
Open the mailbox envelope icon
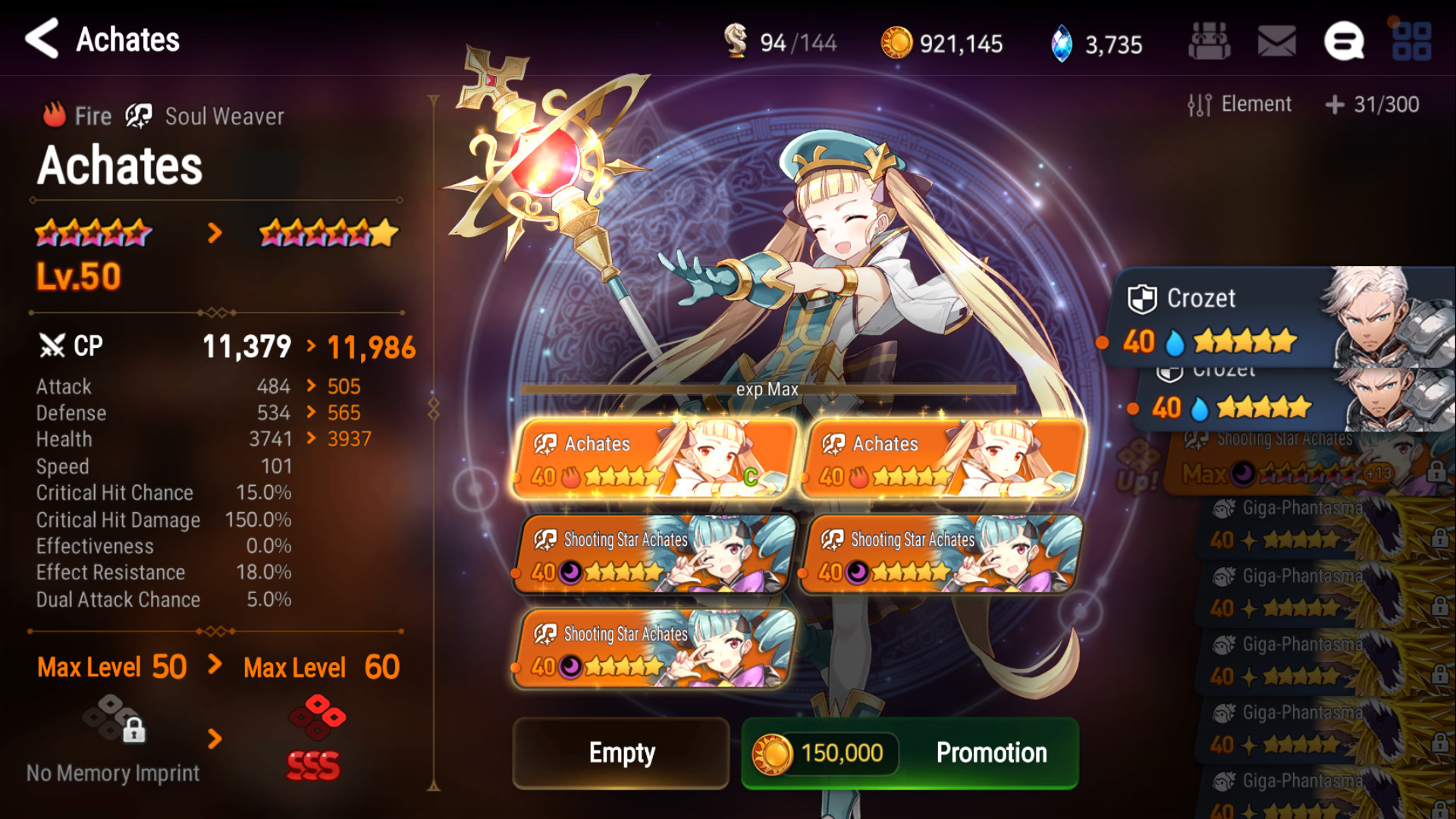1276,41
